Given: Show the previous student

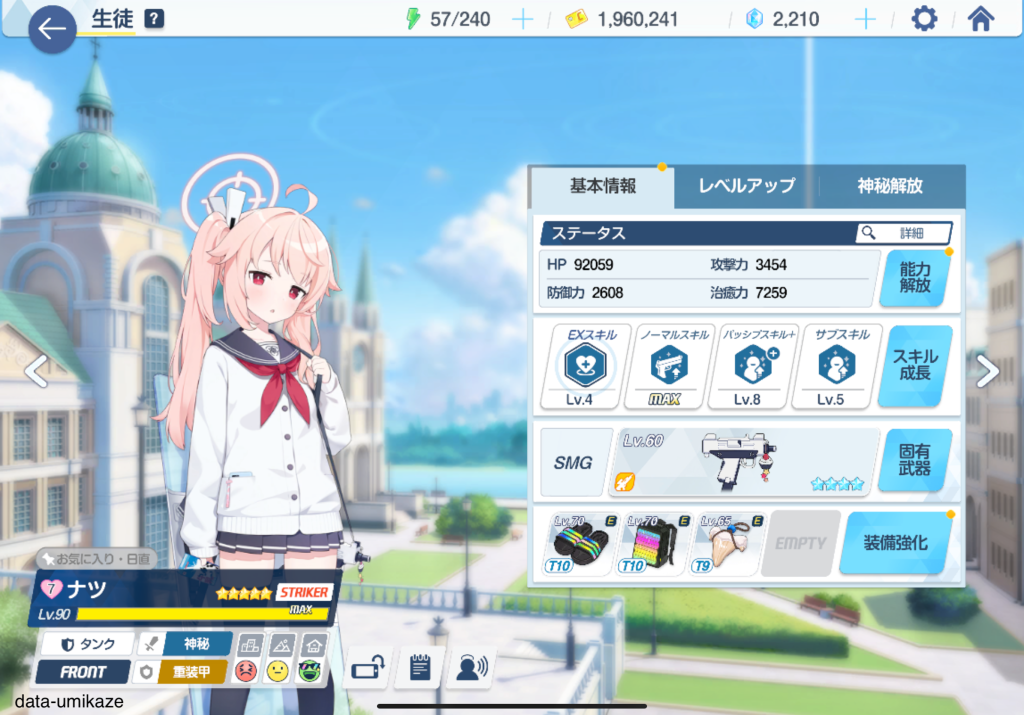Looking at the screenshot, I should coord(36,371).
